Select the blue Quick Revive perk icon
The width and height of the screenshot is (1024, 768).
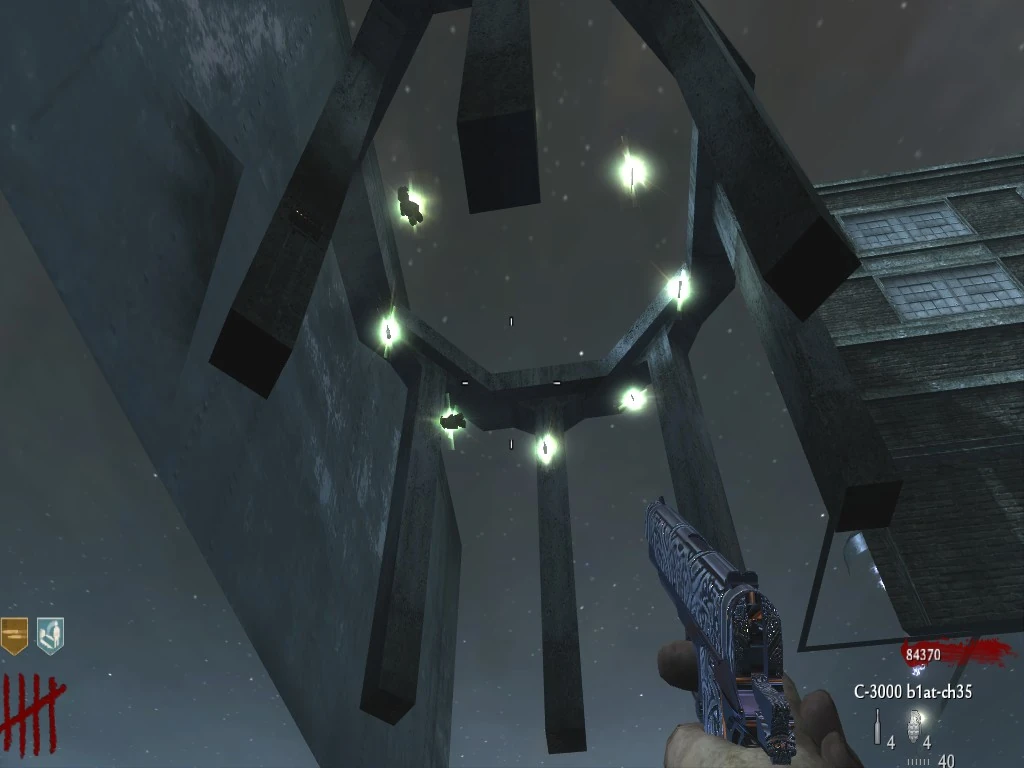point(49,635)
